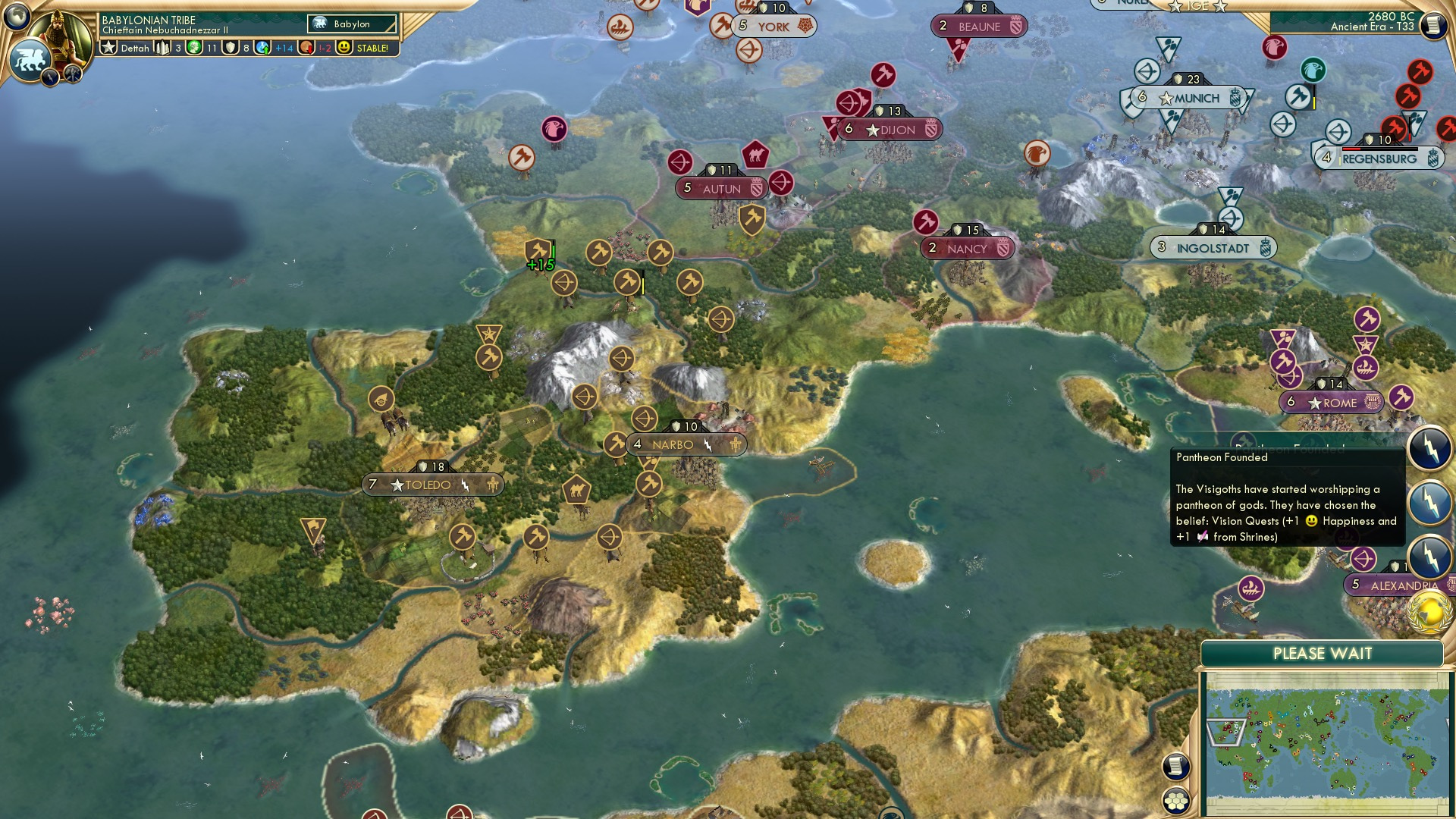Click the faith shield showing 8
Image resolution: width=1456 pixels, height=819 pixels.
tap(230, 47)
